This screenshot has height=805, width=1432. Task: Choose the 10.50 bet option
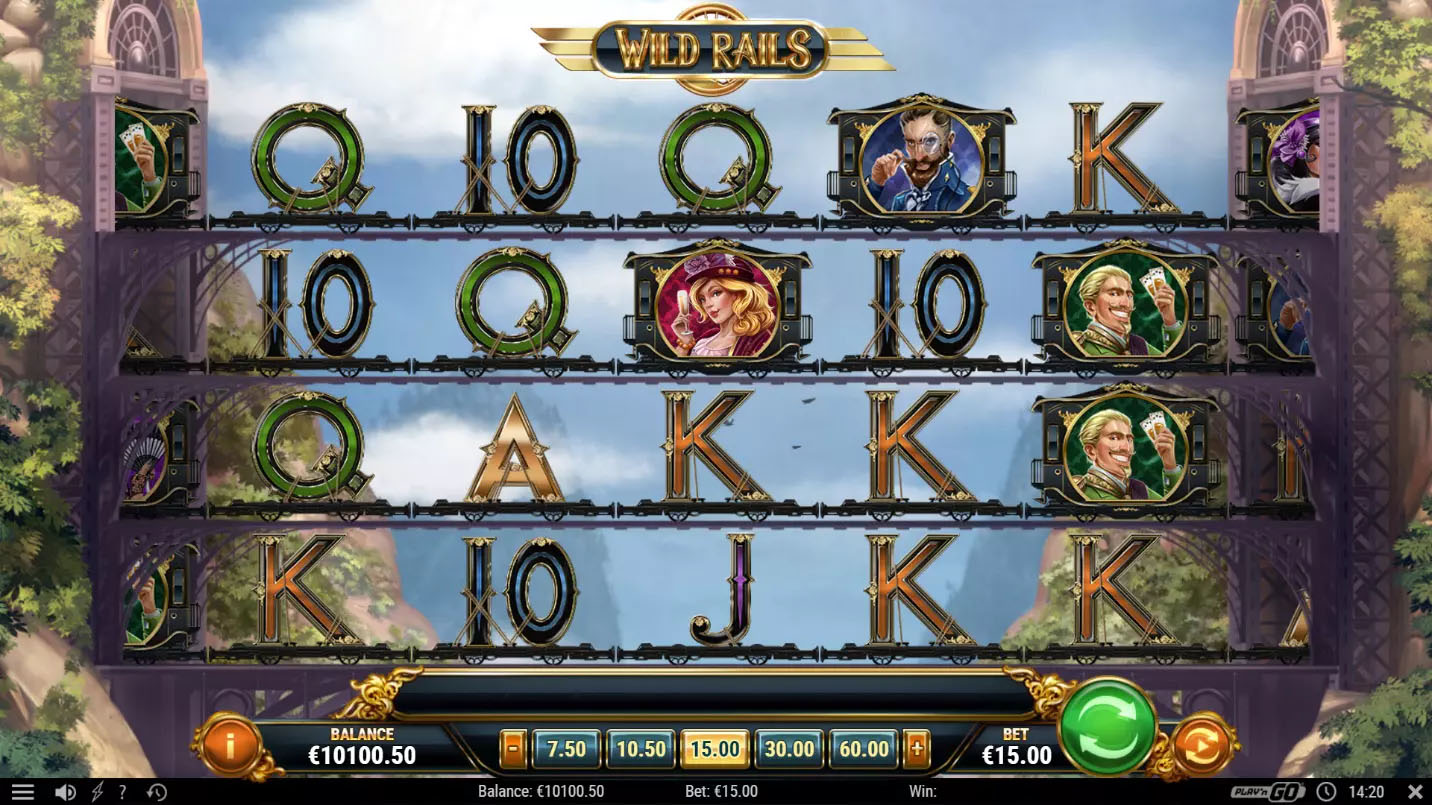pyautogui.click(x=641, y=749)
